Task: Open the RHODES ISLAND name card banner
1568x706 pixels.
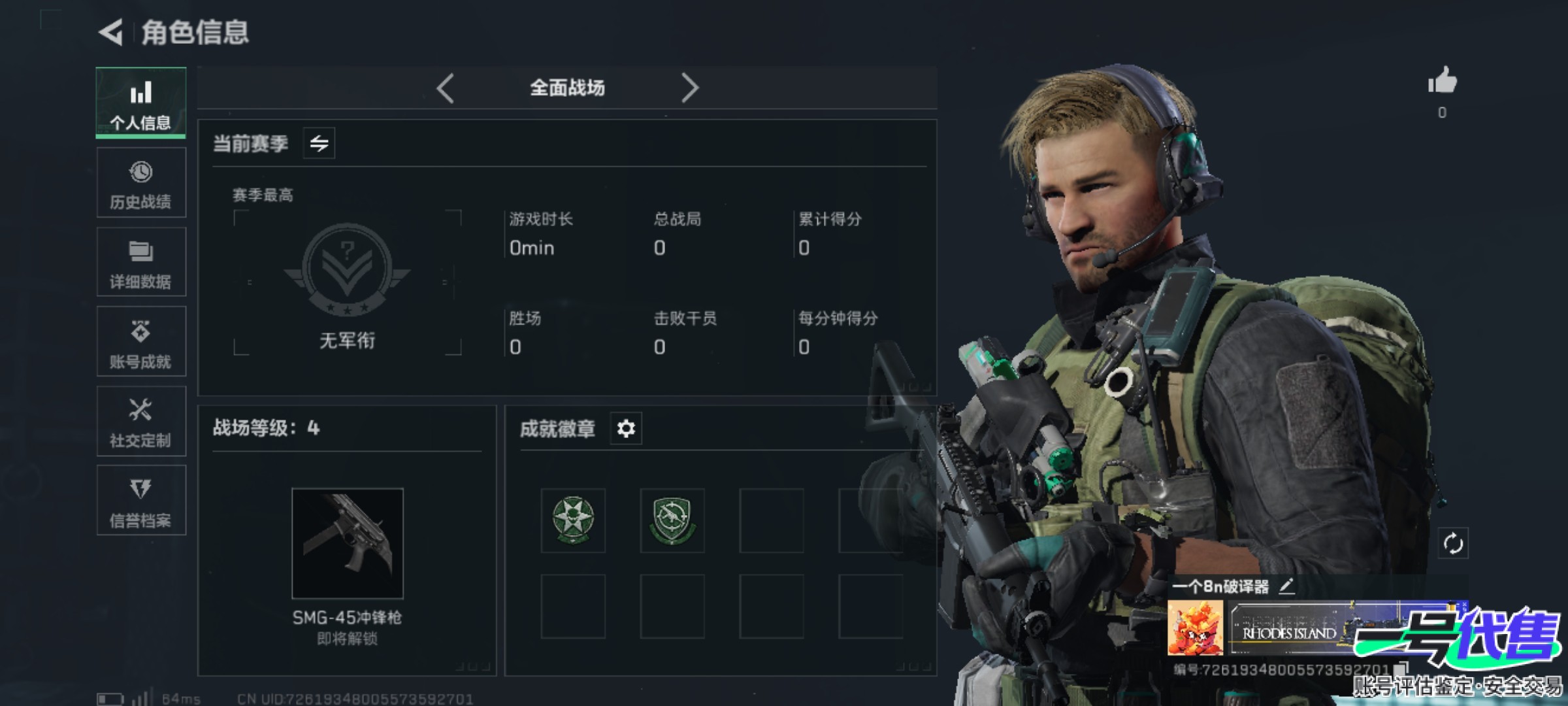Action: point(1290,629)
